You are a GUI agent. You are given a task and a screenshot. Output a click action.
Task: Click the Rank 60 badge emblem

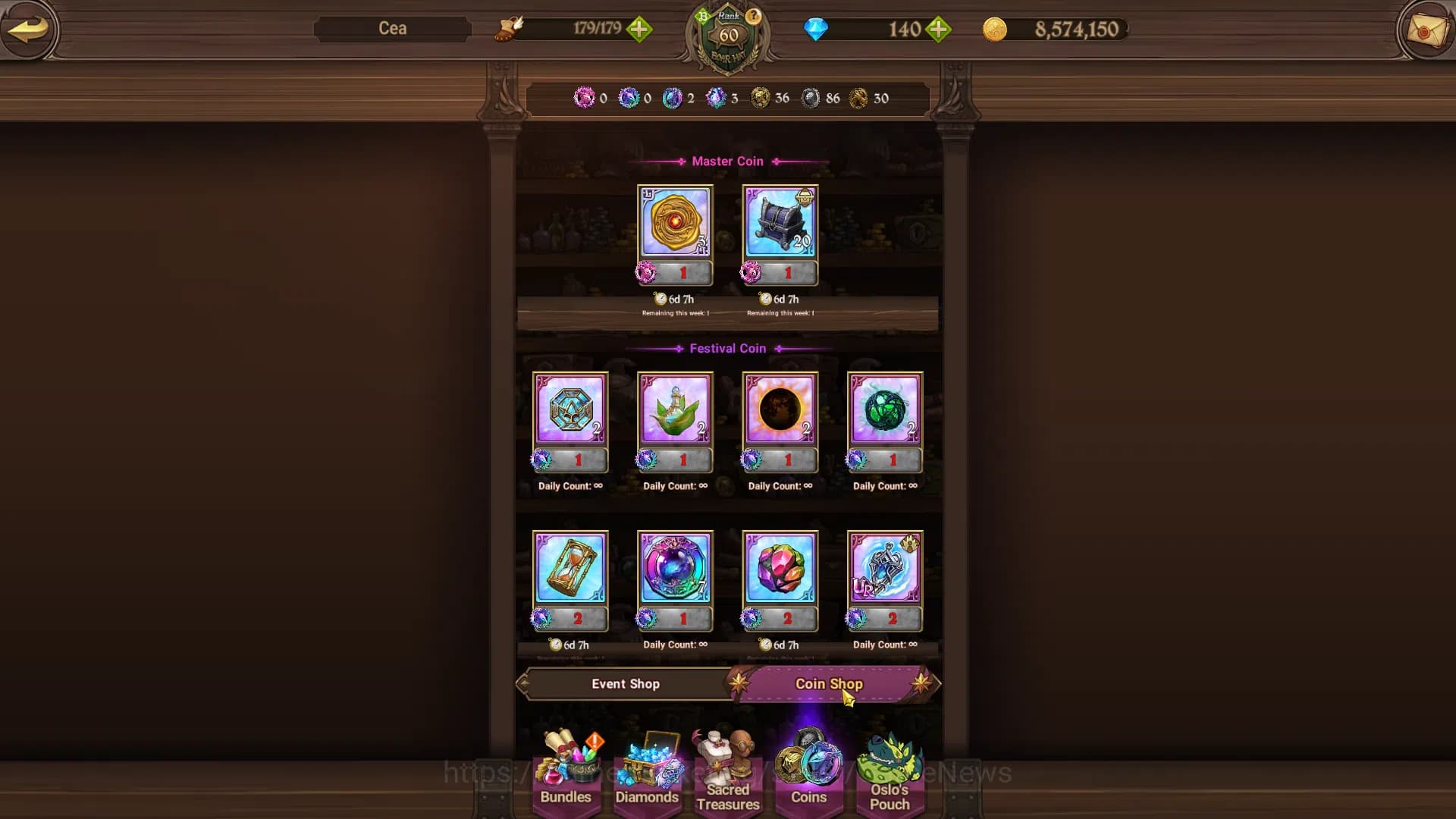point(727,34)
